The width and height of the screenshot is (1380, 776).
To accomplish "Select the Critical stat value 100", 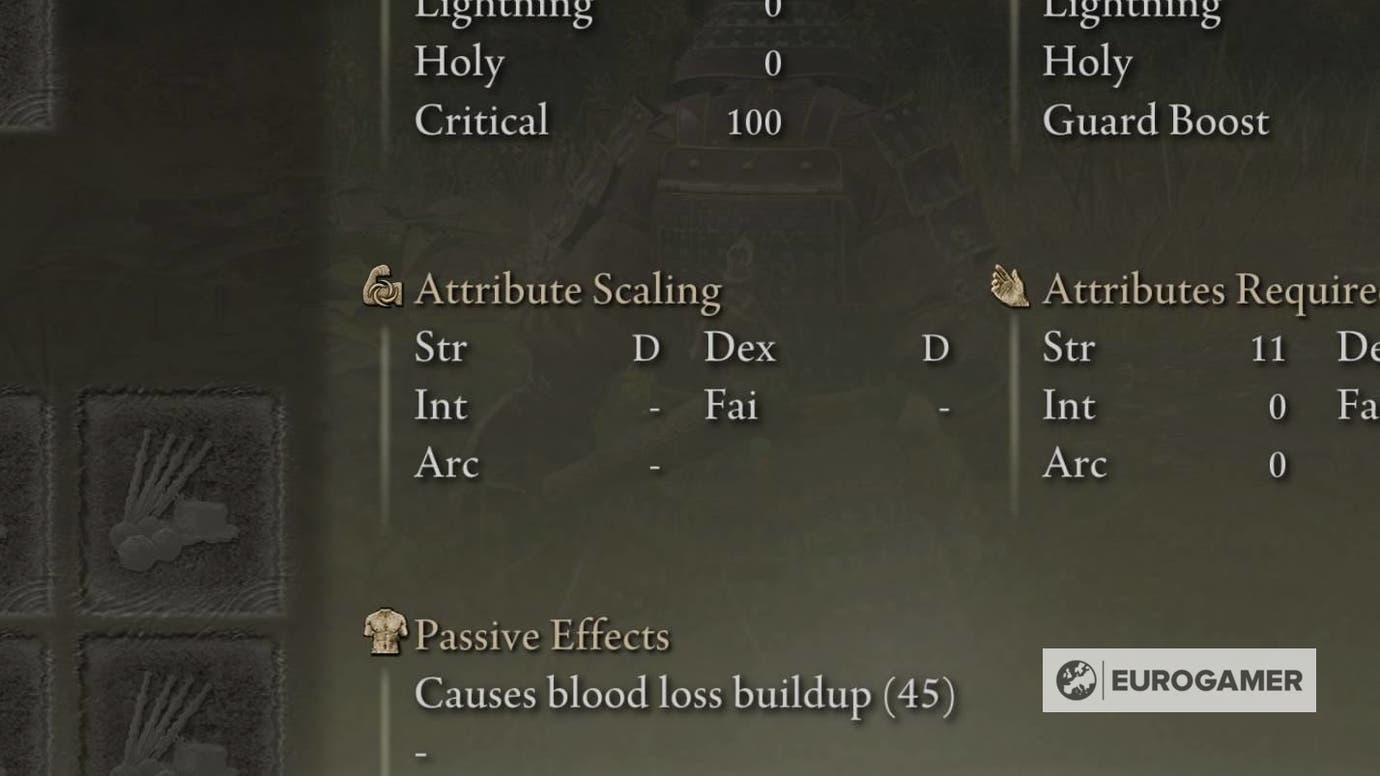I will pyautogui.click(x=757, y=121).
